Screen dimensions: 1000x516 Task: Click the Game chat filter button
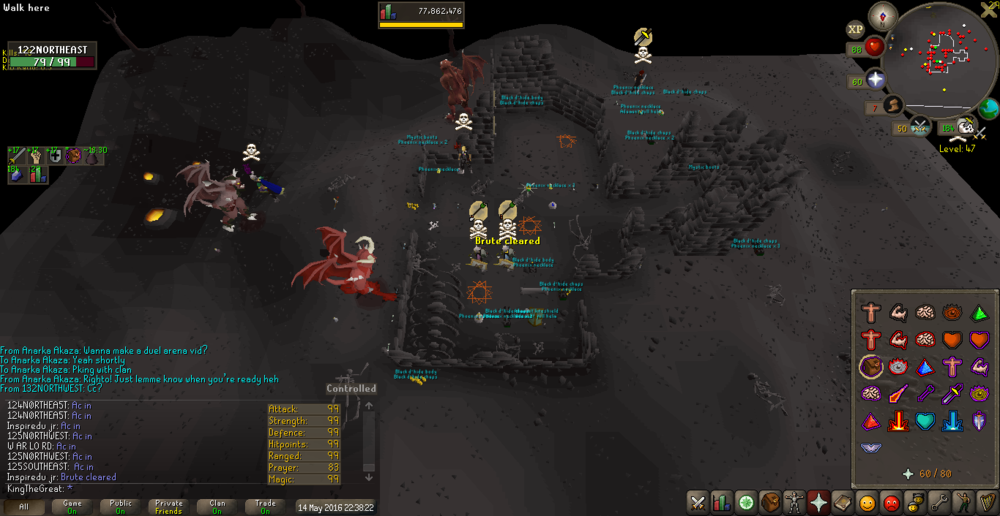click(72, 507)
